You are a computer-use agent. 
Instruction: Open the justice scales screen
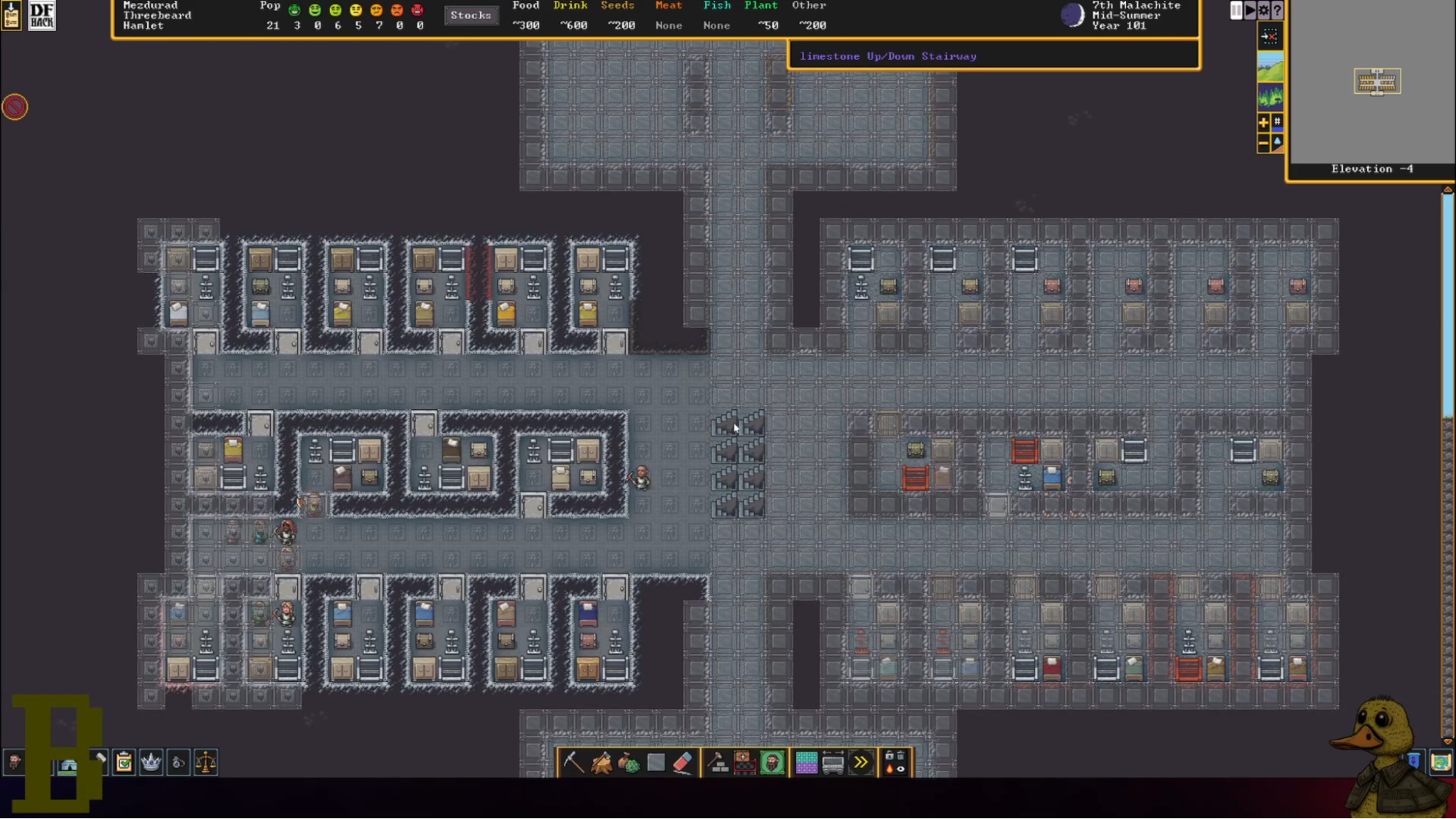pos(206,762)
